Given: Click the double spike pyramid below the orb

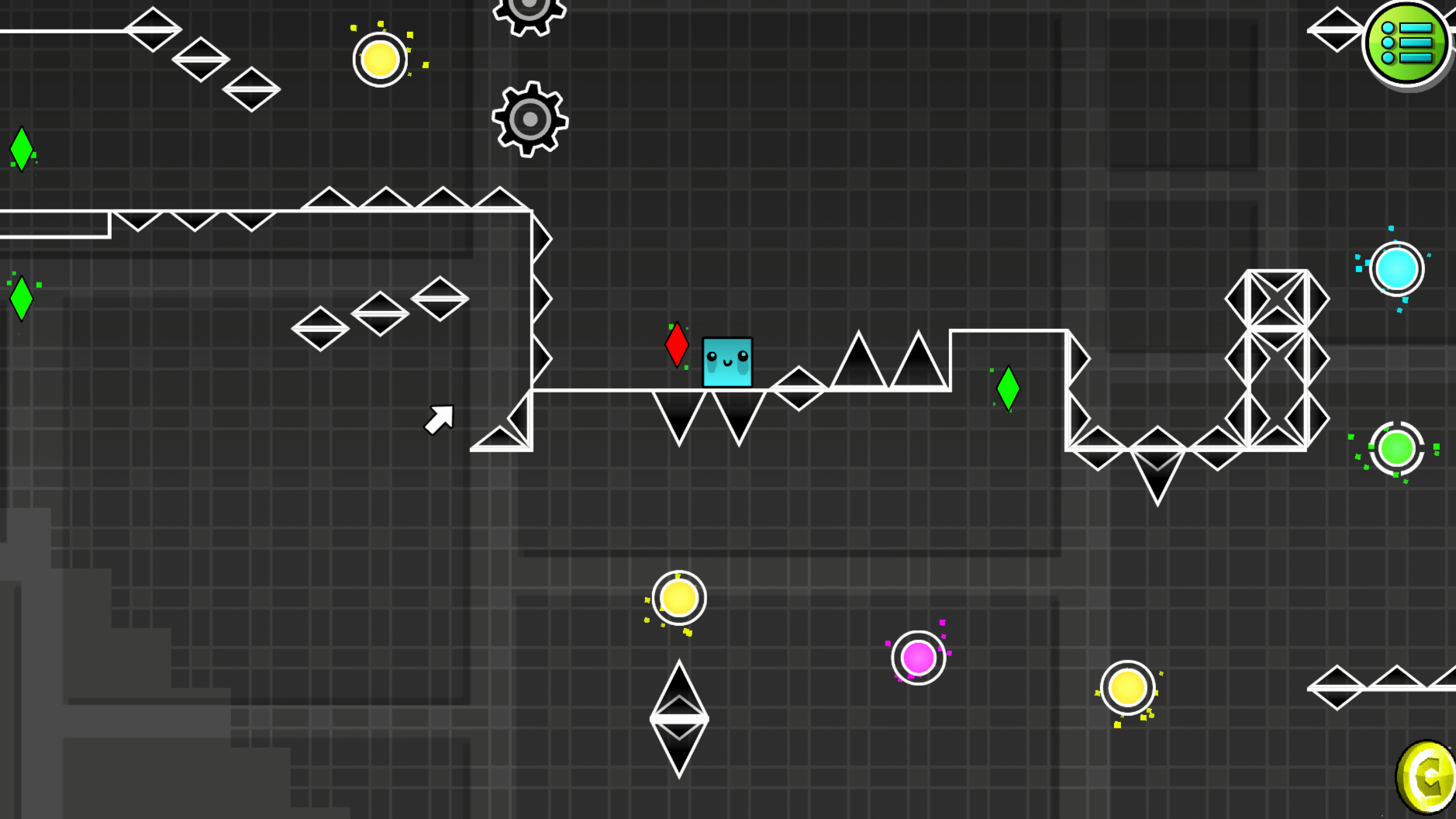Looking at the screenshot, I should (679, 717).
